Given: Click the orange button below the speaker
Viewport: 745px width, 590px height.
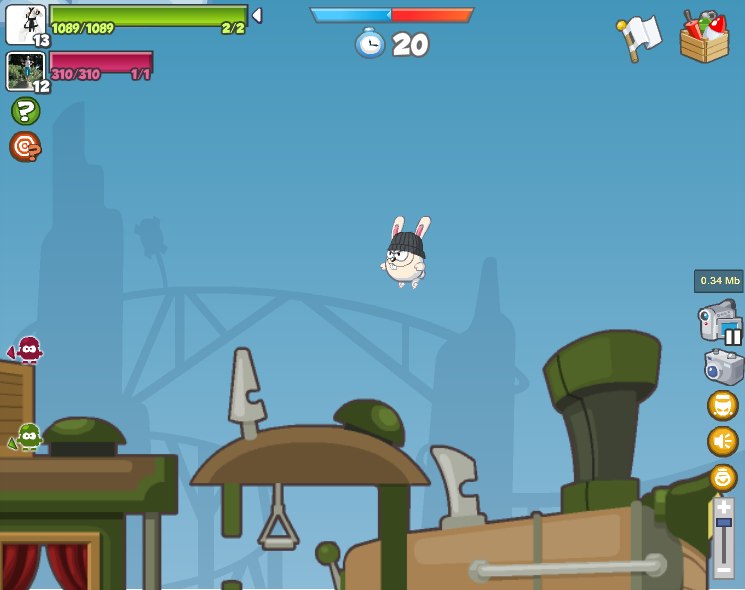Looking at the screenshot, I should coord(723,477).
